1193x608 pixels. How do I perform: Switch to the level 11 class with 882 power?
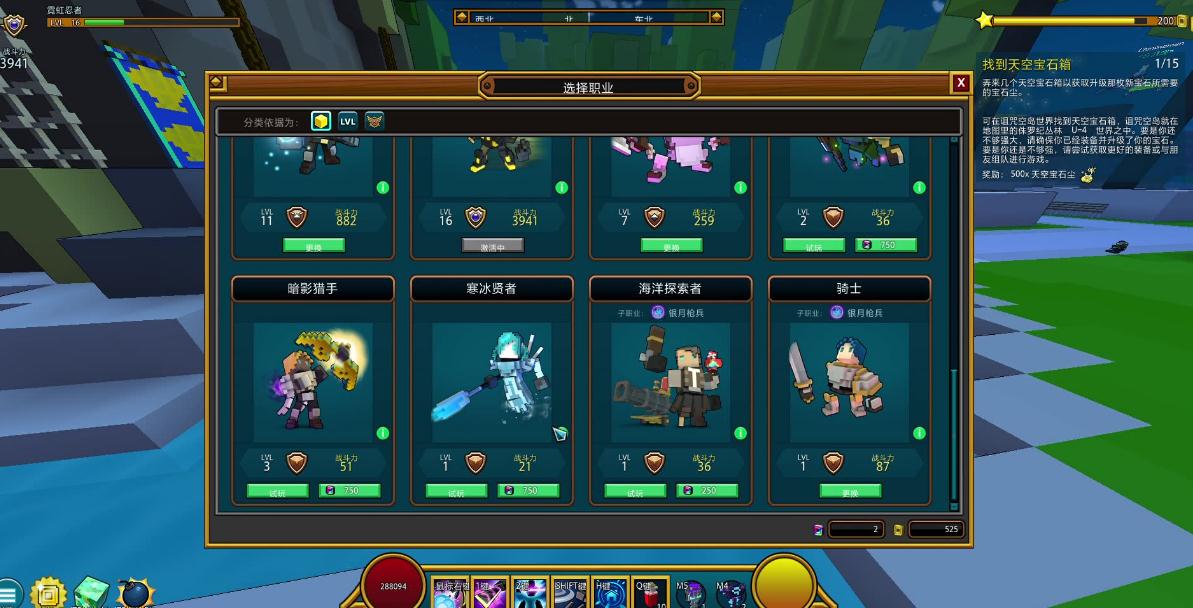[x=313, y=245]
